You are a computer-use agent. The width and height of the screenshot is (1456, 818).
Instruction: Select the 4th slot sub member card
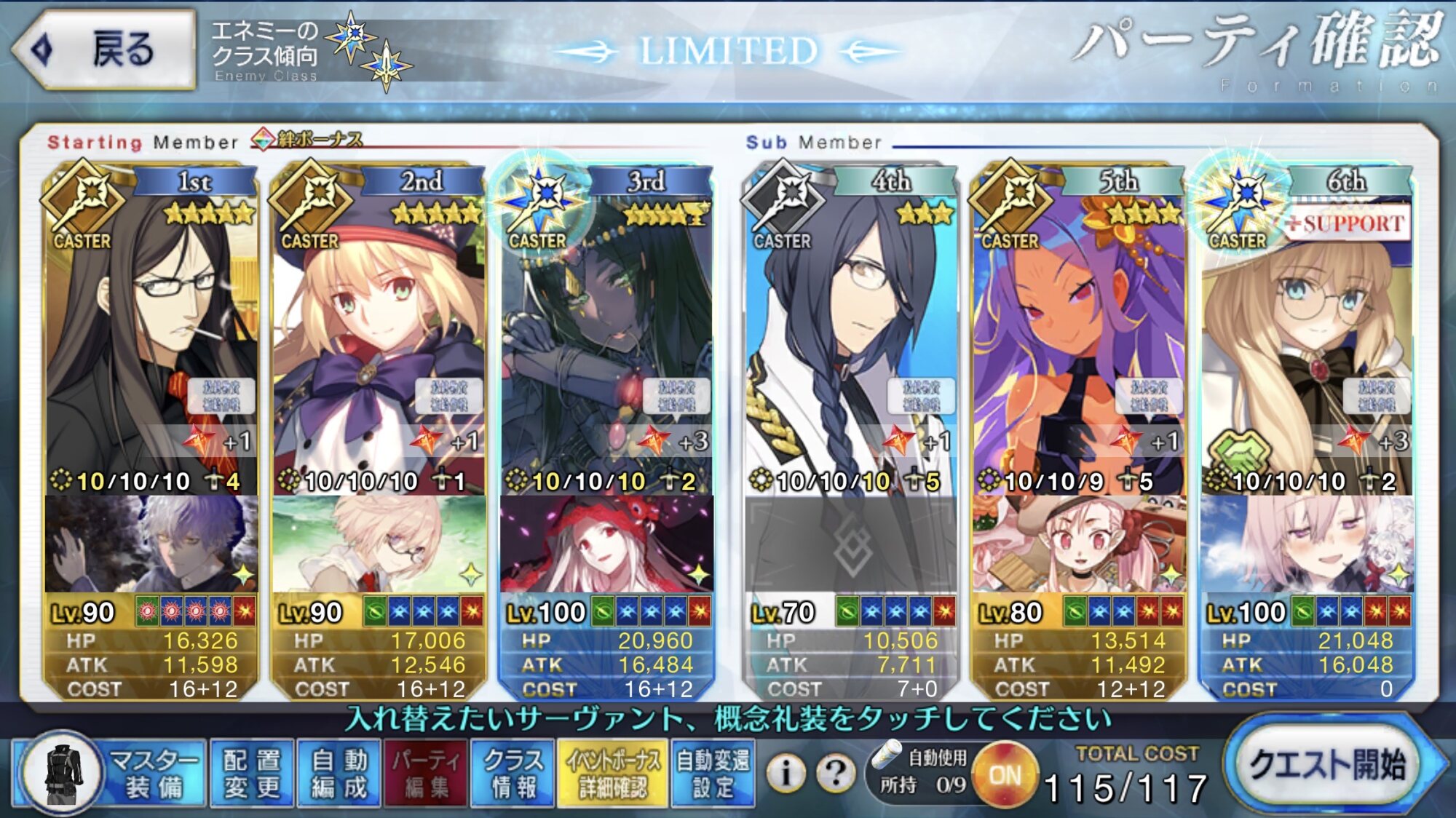pyautogui.click(x=850, y=327)
